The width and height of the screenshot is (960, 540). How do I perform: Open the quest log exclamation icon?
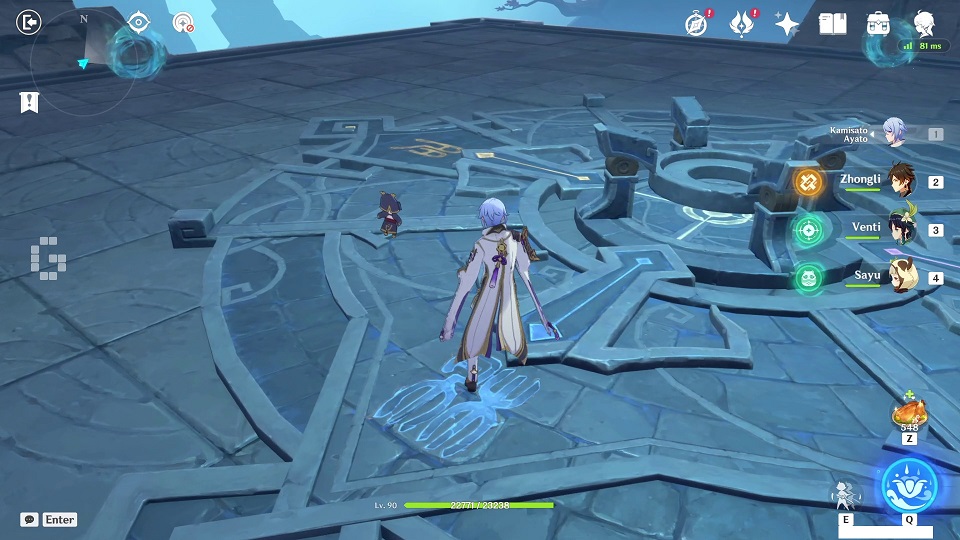(x=30, y=101)
